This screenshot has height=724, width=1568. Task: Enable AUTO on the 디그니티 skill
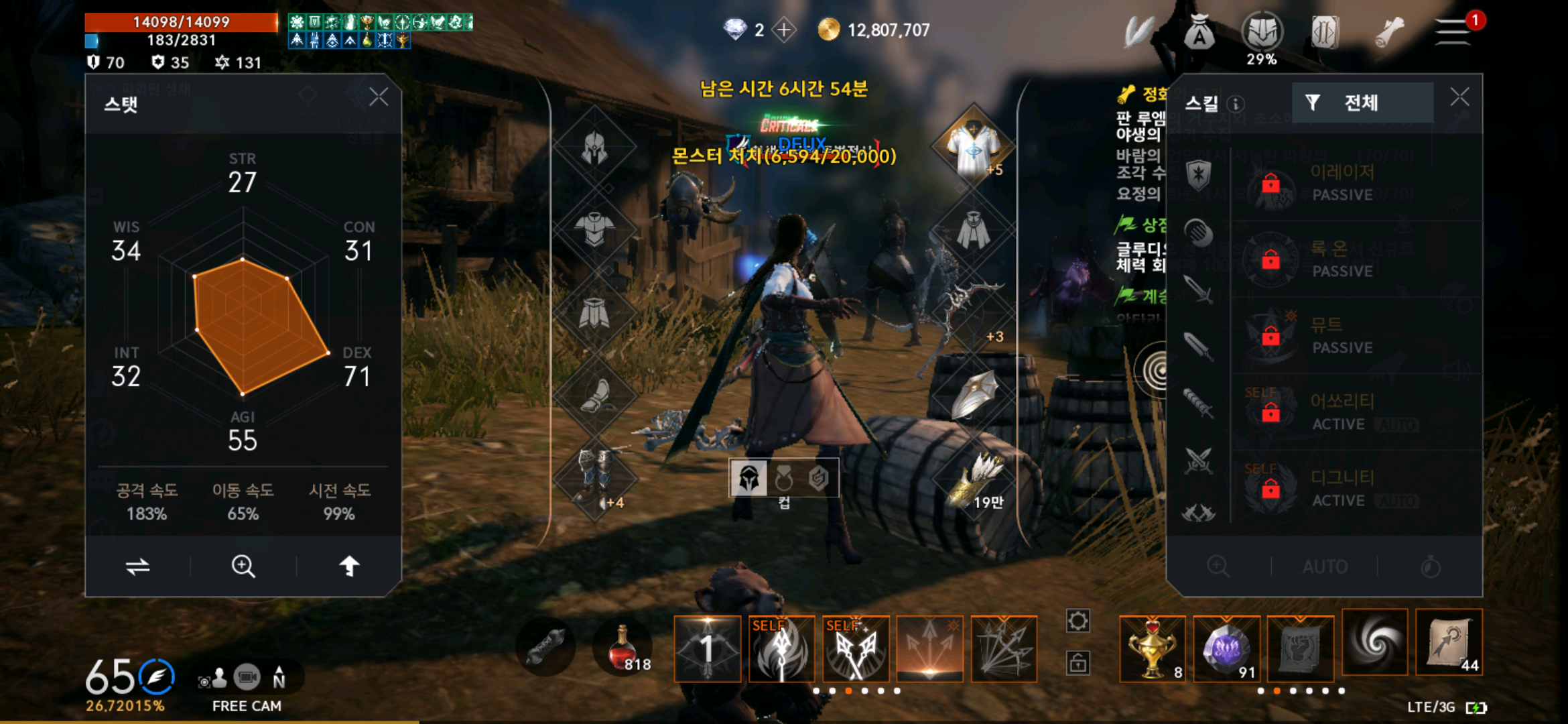[x=1396, y=500]
